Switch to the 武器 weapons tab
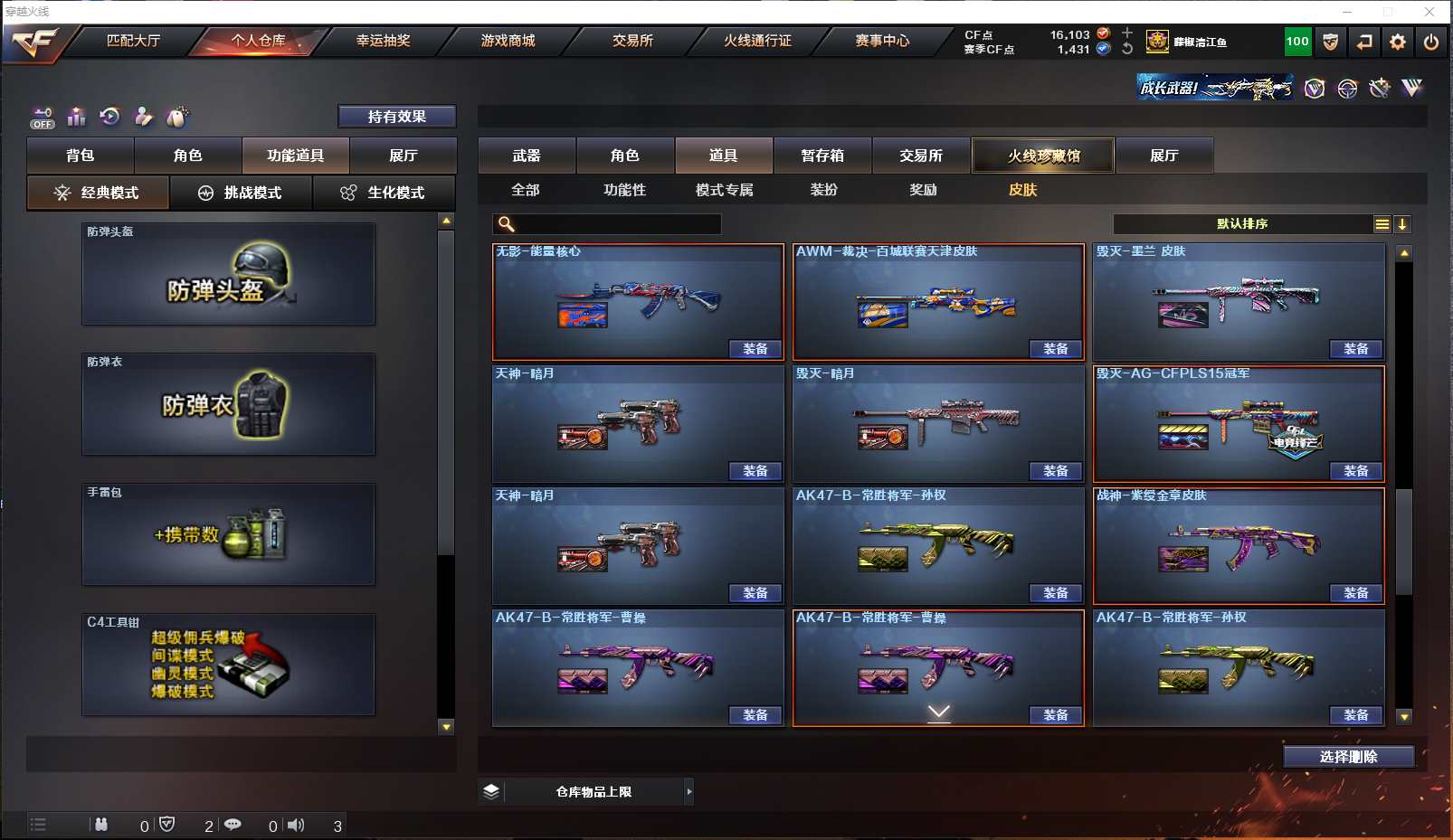The width and height of the screenshot is (1453, 840). point(527,156)
